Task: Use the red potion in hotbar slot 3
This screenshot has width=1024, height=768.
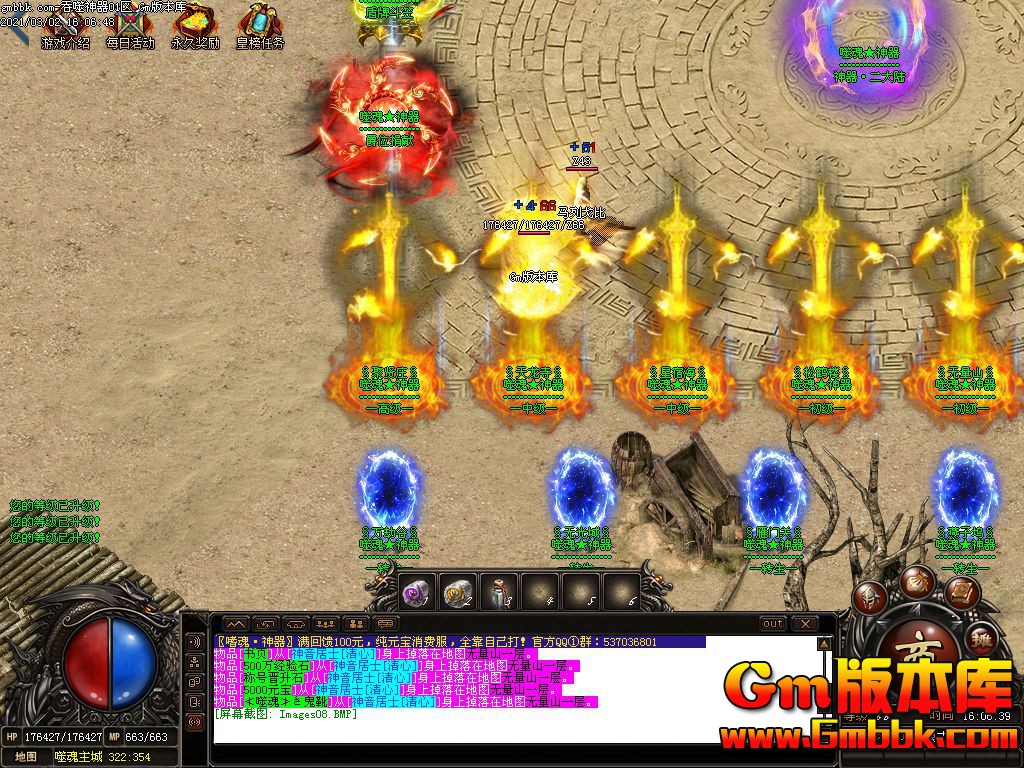Action: [499, 593]
